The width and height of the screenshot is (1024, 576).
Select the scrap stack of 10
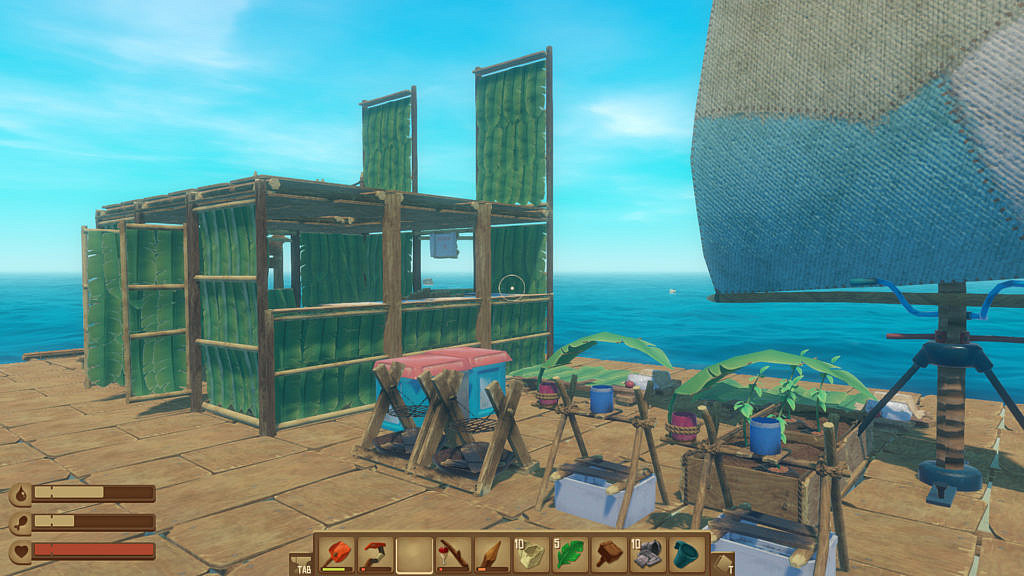(x=648, y=555)
